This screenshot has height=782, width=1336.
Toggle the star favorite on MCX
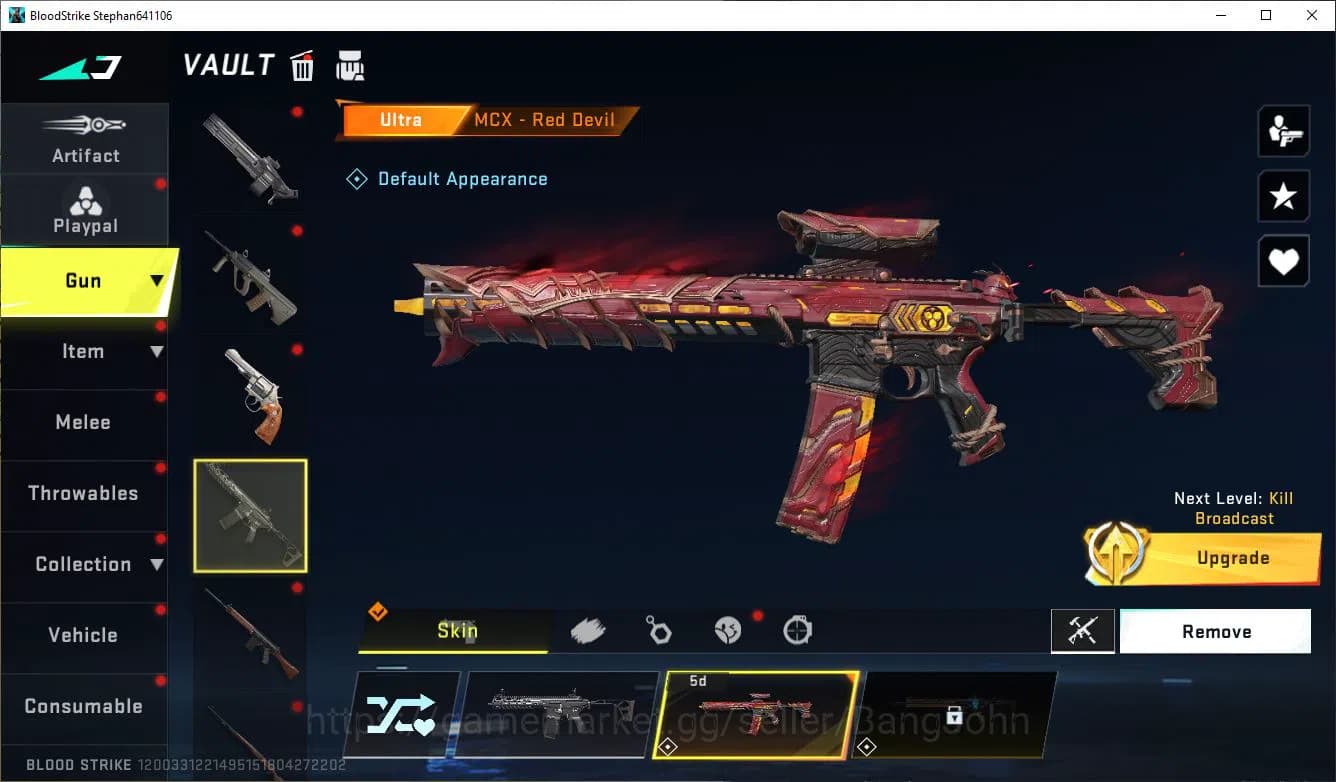coord(1283,196)
